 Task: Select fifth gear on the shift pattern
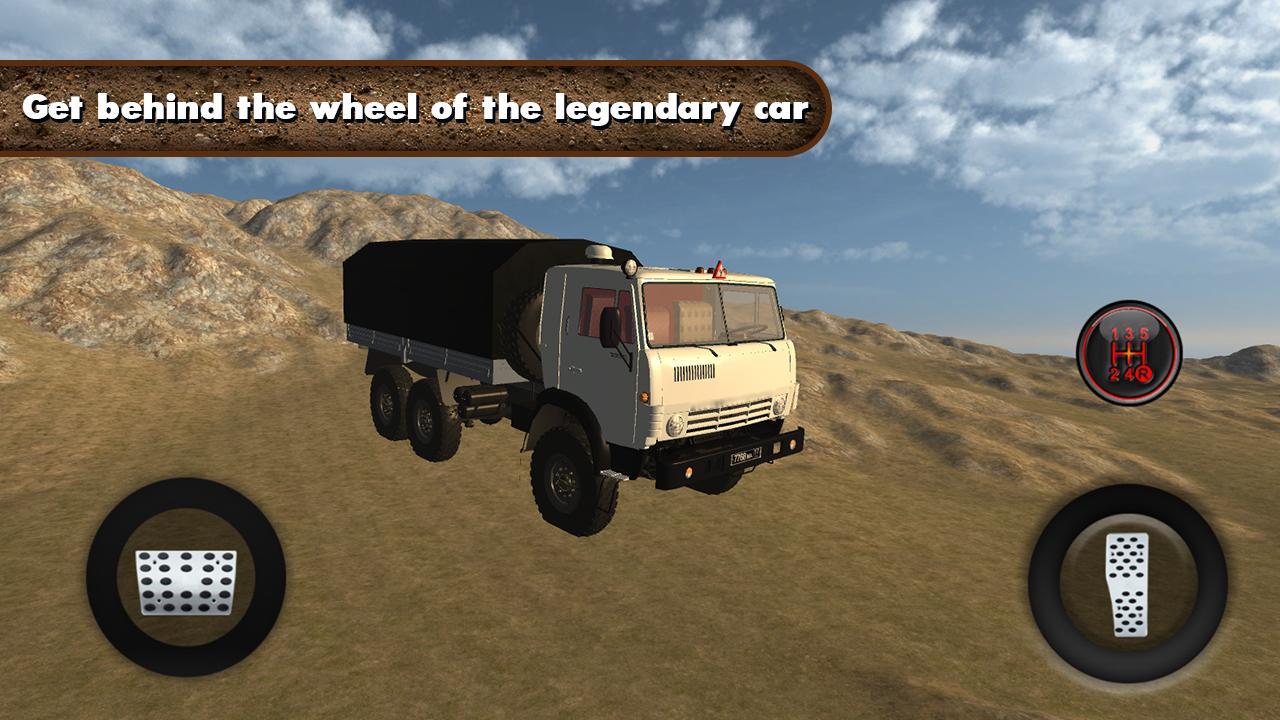tap(1143, 333)
